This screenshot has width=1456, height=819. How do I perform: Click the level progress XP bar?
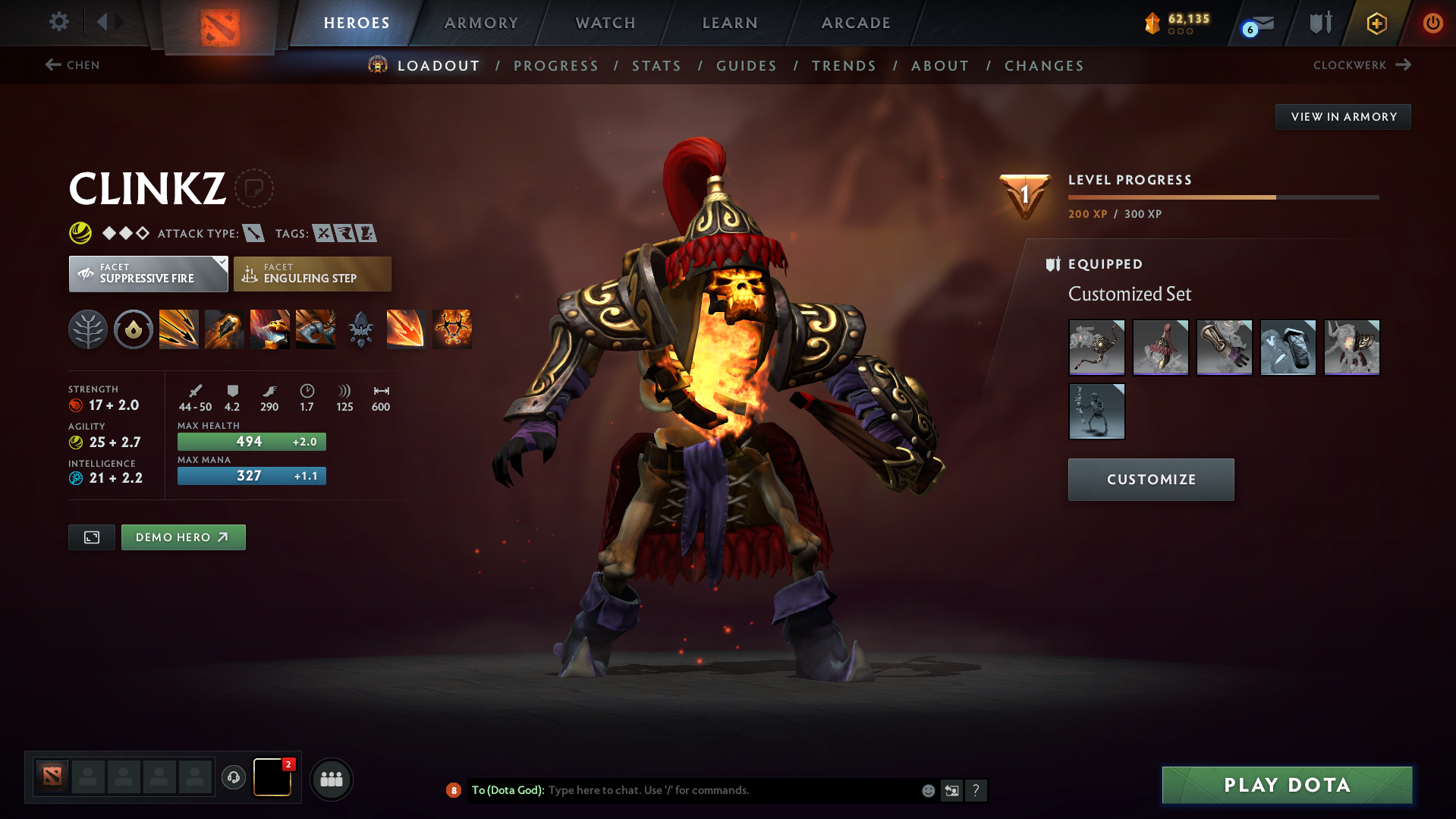[1222, 197]
